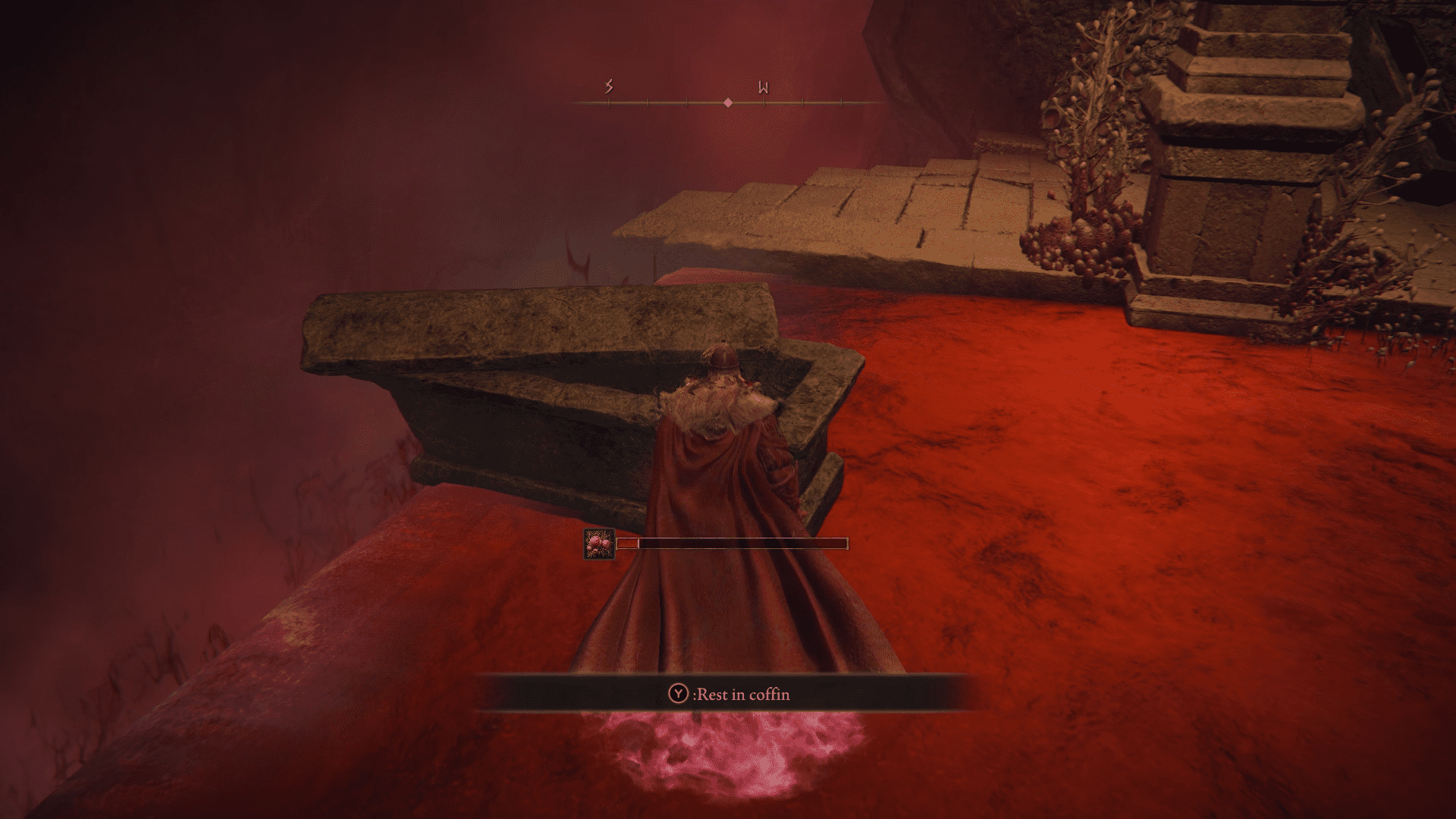Viewport: 1456px width, 819px height.
Task: Click the S rune on the compass bar
Action: click(607, 86)
